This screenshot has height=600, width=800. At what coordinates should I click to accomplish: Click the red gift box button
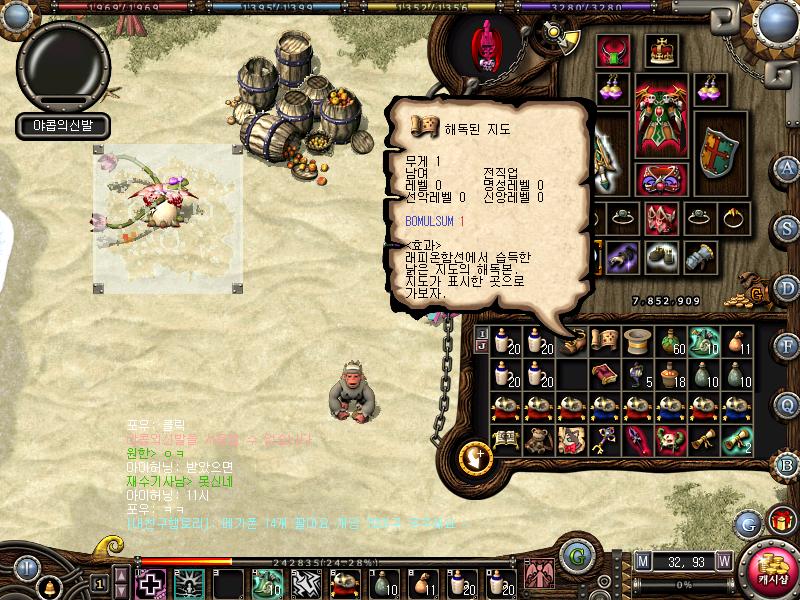pyautogui.click(x=780, y=521)
